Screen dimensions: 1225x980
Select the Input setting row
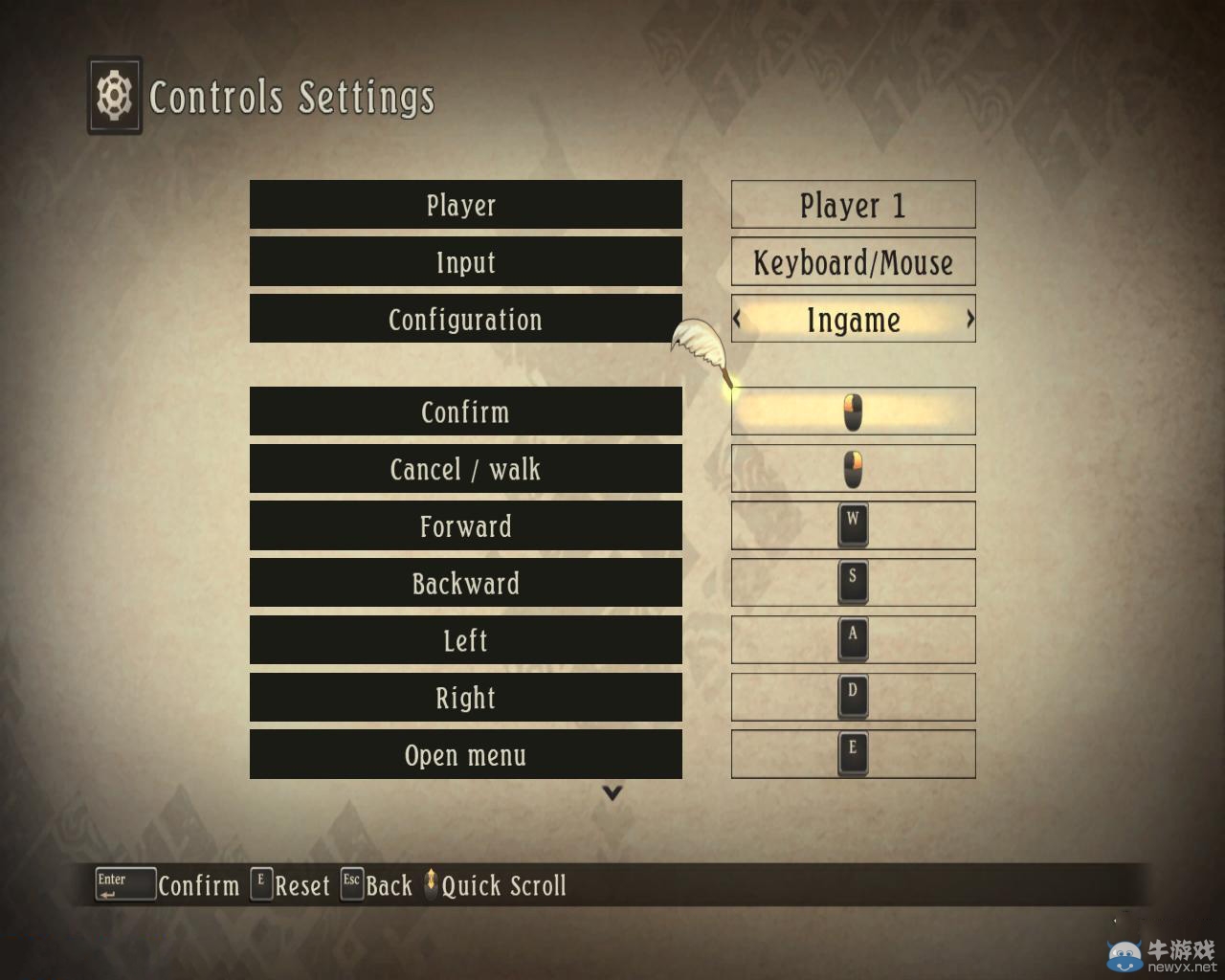465,262
